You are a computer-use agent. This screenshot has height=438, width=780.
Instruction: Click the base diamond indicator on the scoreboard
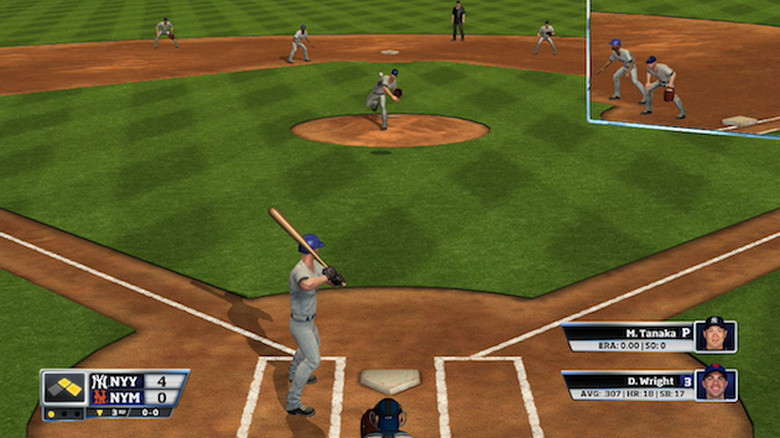pos(64,388)
